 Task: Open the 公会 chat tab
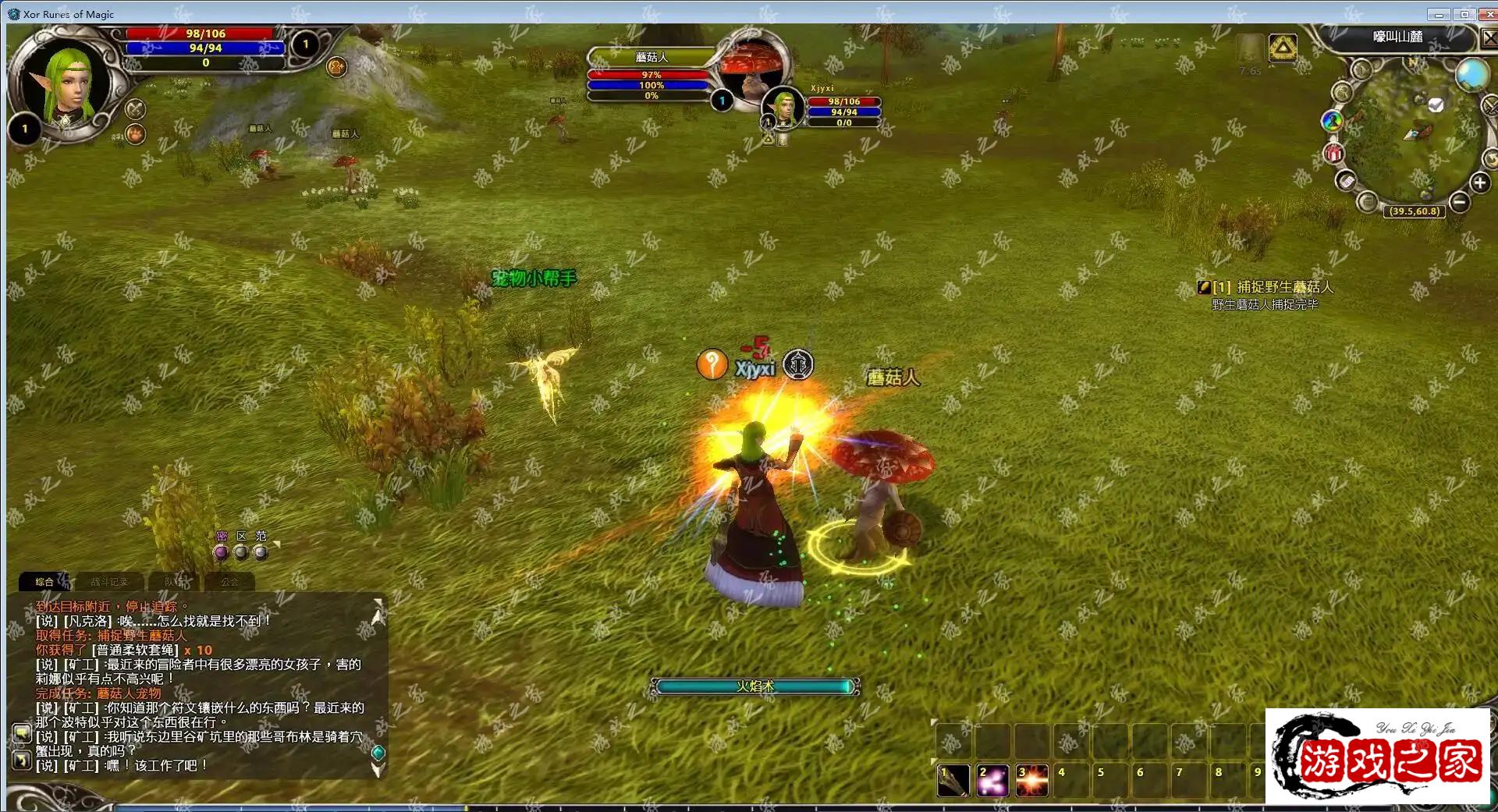[229, 581]
